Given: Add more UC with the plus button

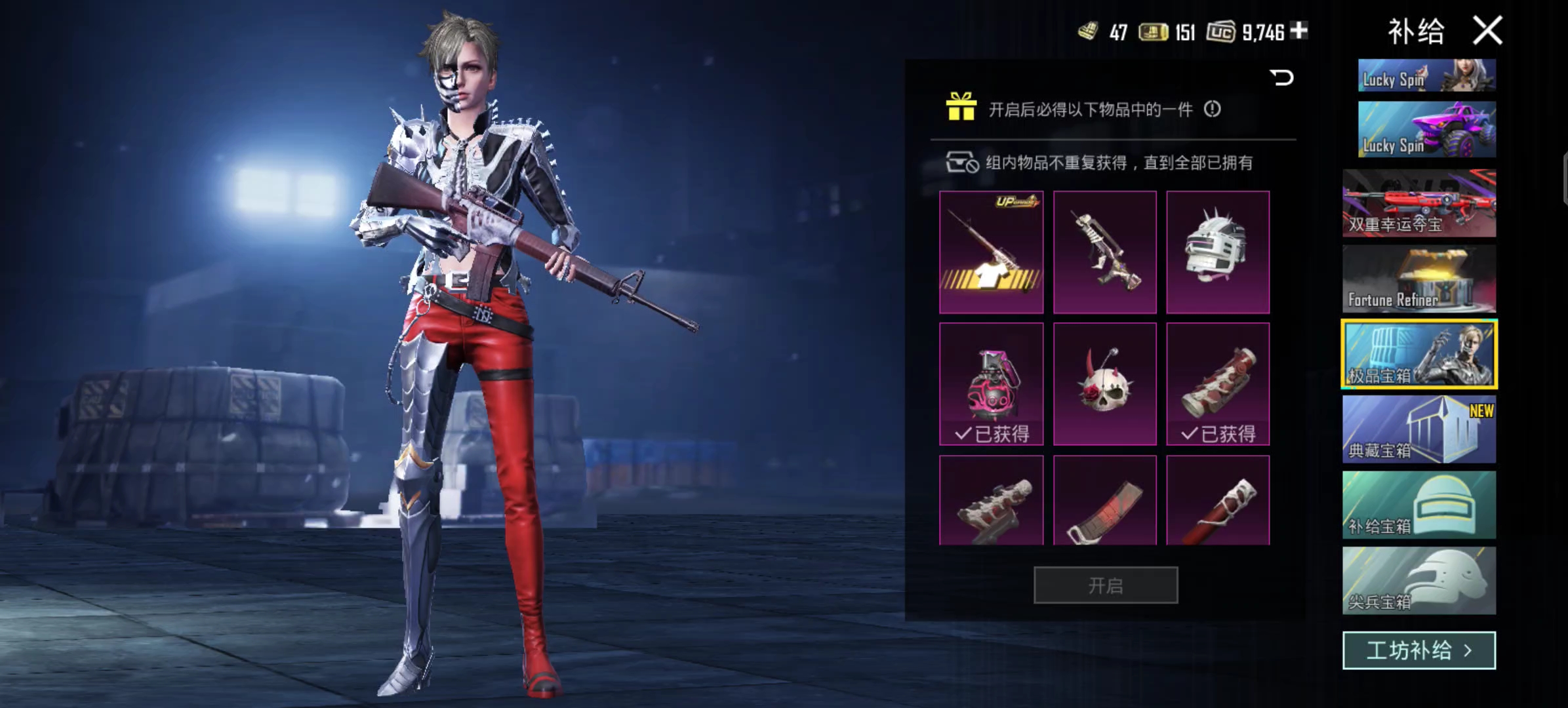Looking at the screenshot, I should pyautogui.click(x=1298, y=30).
